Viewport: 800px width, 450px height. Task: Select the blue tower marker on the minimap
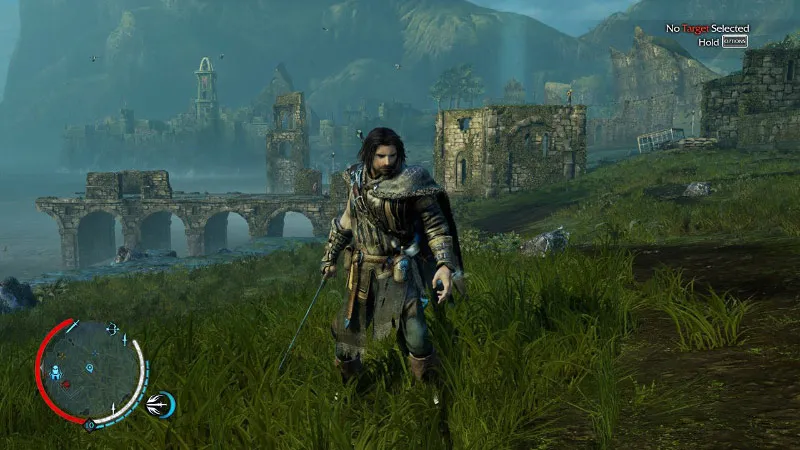coord(56,374)
